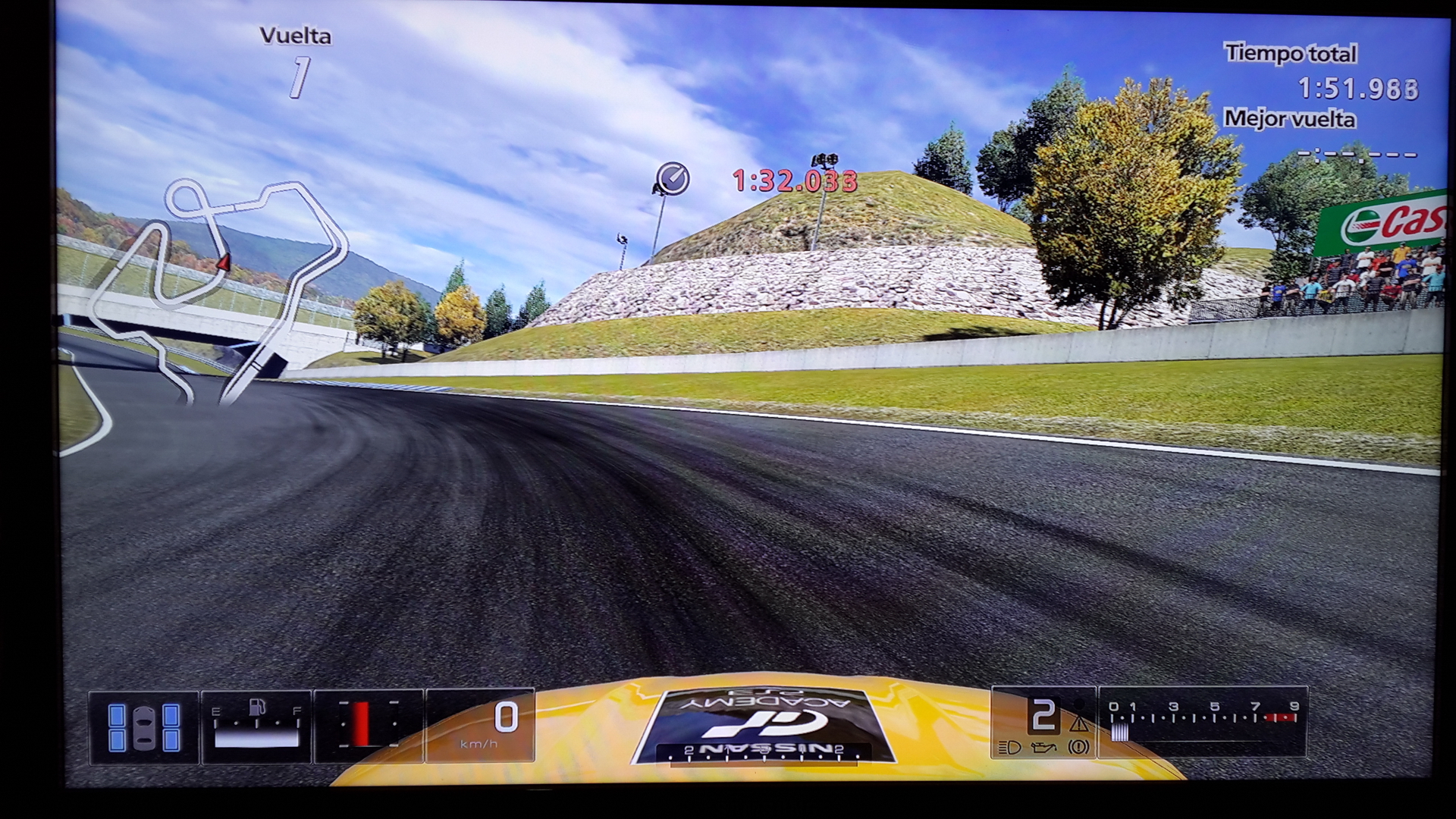Click the headlight indicator icon
1456x819 pixels.
(1009, 748)
